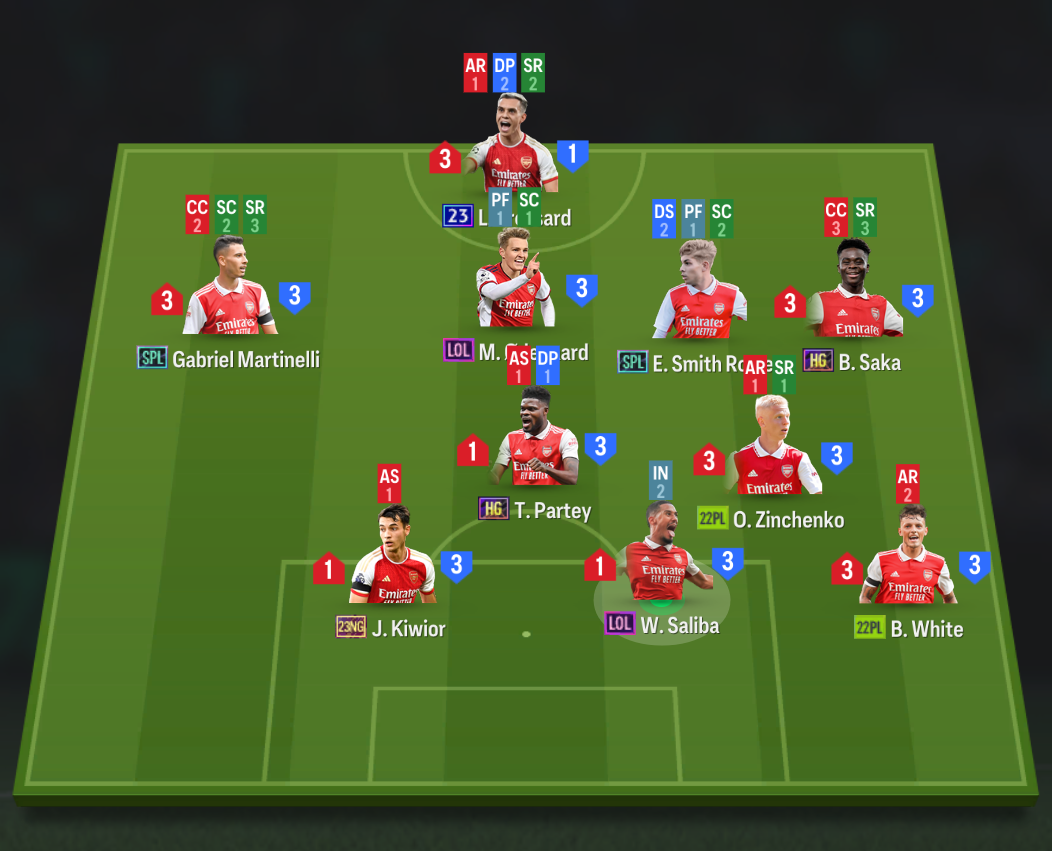Pick E. Smith Rowe's player portrait
Screen dimensions: 1052x851
coord(699,292)
